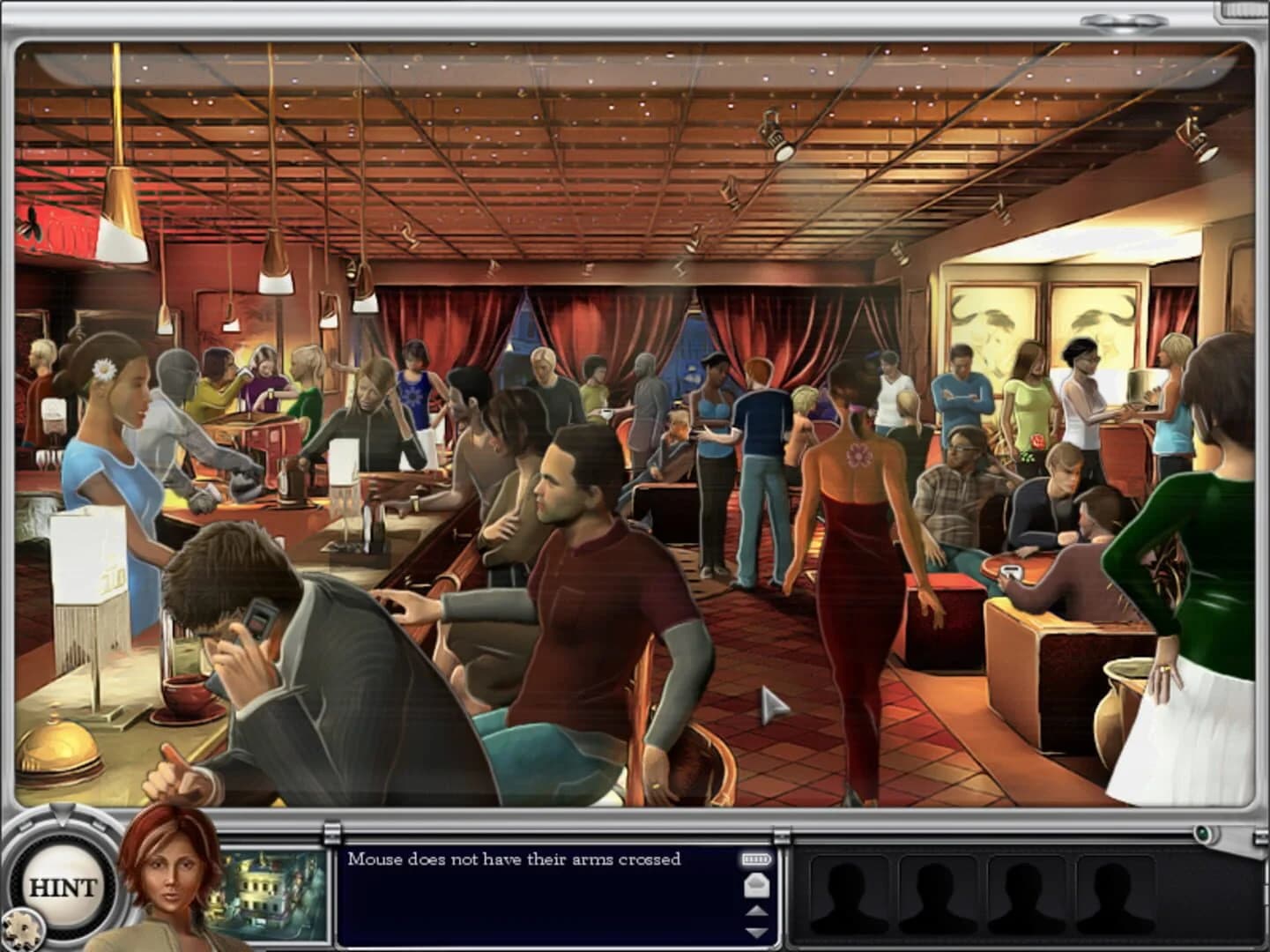Click the woman in the red backless dress

coord(850,547)
